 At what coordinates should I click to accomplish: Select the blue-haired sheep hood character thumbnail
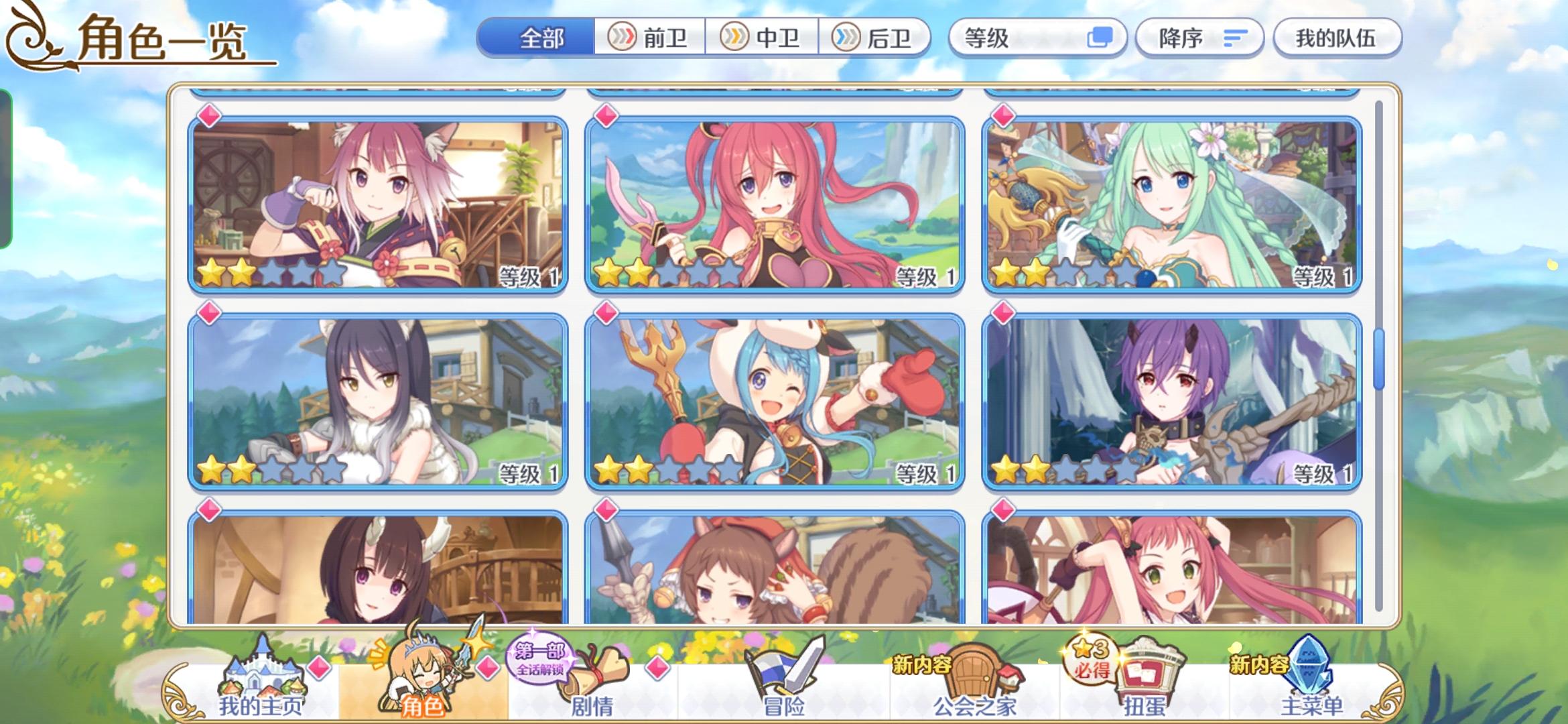(x=775, y=402)
